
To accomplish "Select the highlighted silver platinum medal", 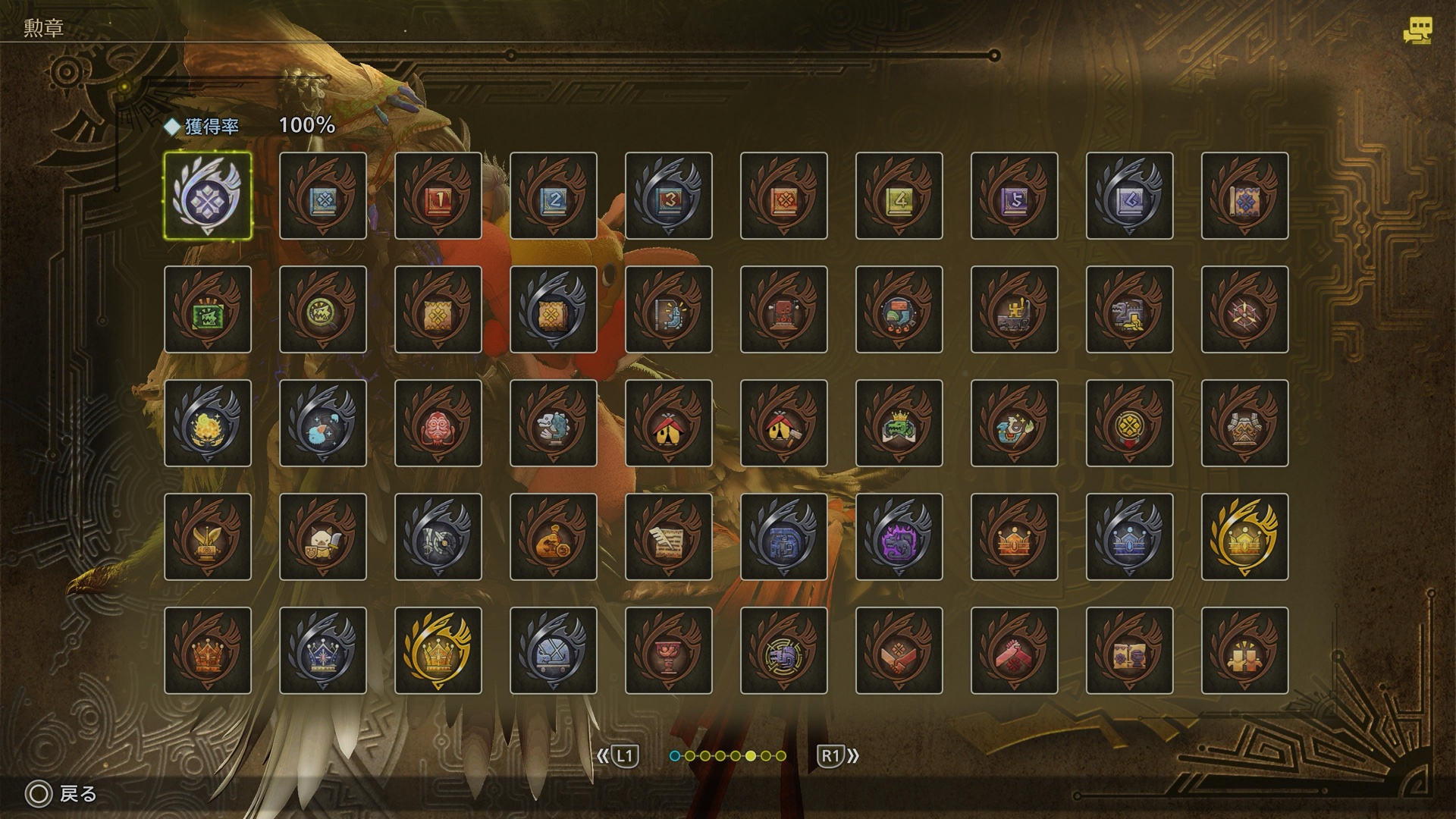I will [208, 196].
